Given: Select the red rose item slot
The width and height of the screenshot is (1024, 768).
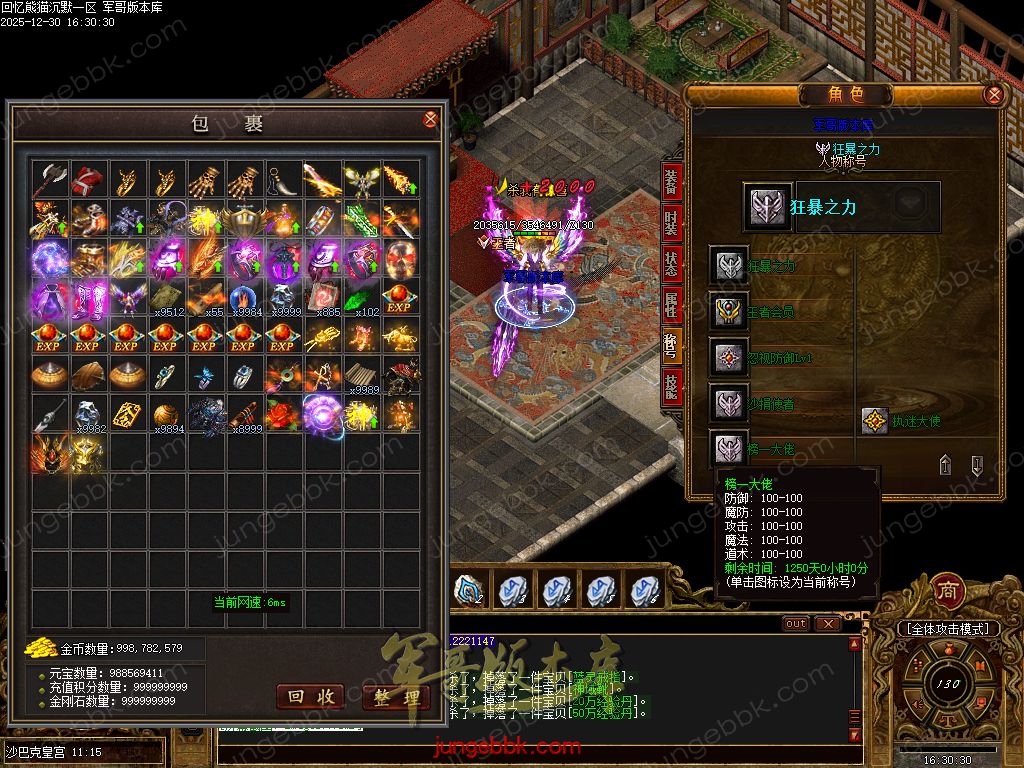Looking at the screenshot, I should pyautogui.click(x=283, y=413).
